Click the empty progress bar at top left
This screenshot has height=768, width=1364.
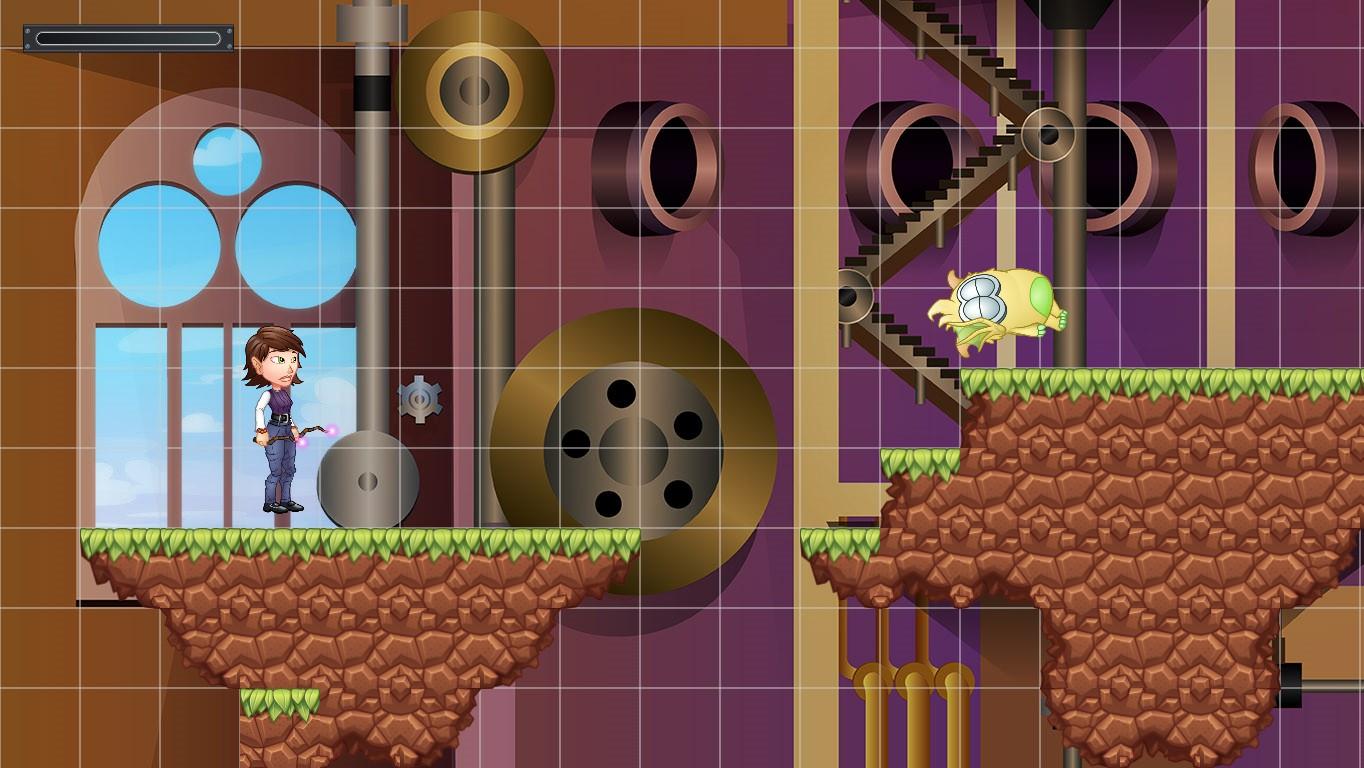coord(127,38)
